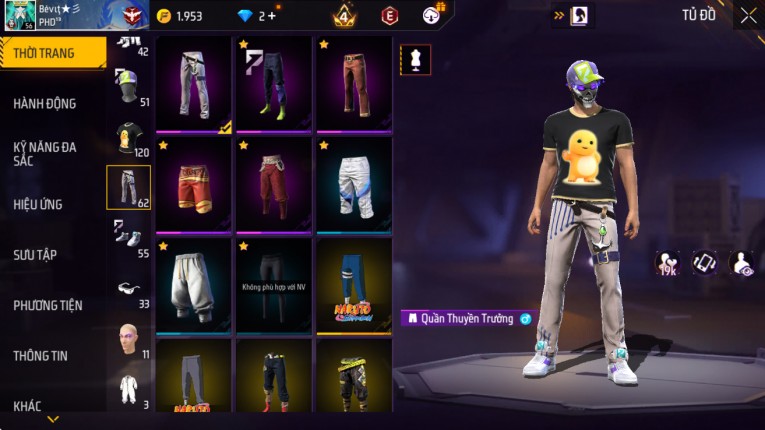The height and width of the screenshot is (430, 765).
Task: Select the Hiệu Ứng tab
Action: click(x=38, y=204)
